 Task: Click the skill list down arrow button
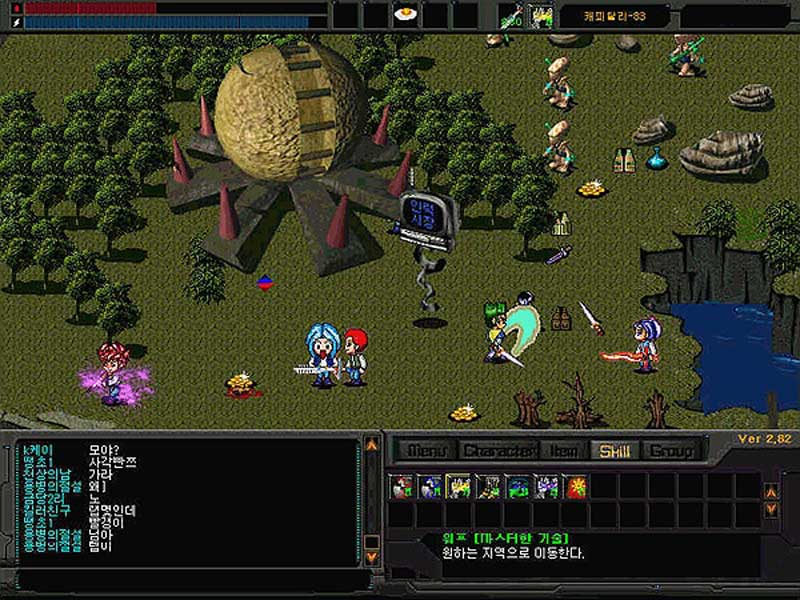pos(771,509)
